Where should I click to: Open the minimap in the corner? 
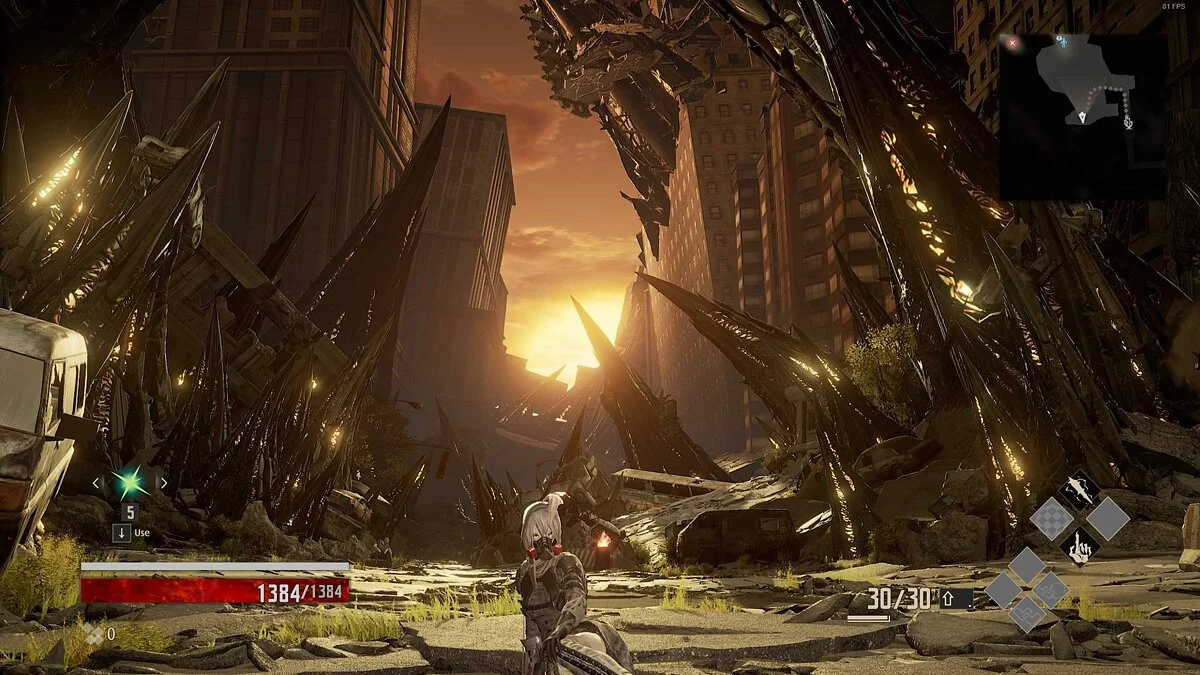(1082, 116)
